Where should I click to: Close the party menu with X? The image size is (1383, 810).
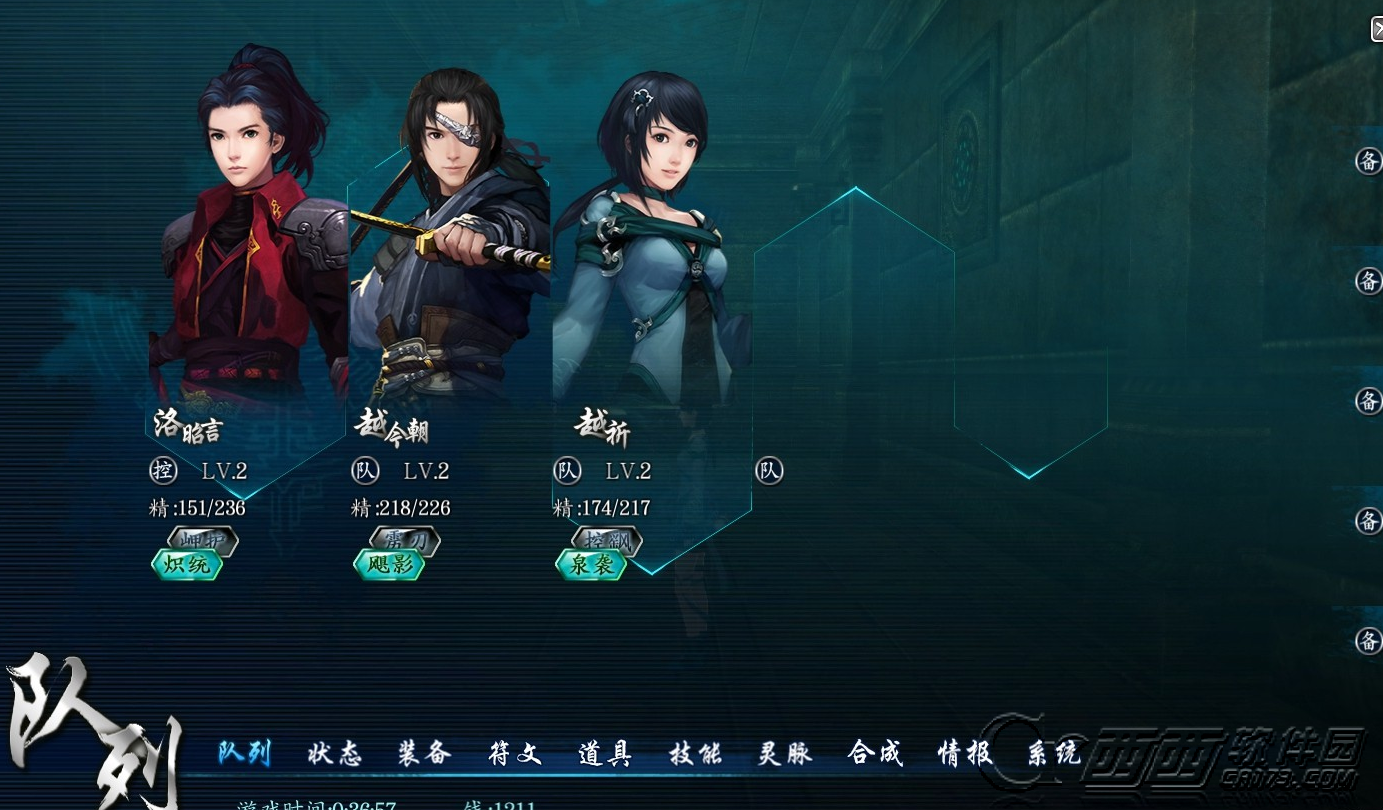pos(1377,29)
